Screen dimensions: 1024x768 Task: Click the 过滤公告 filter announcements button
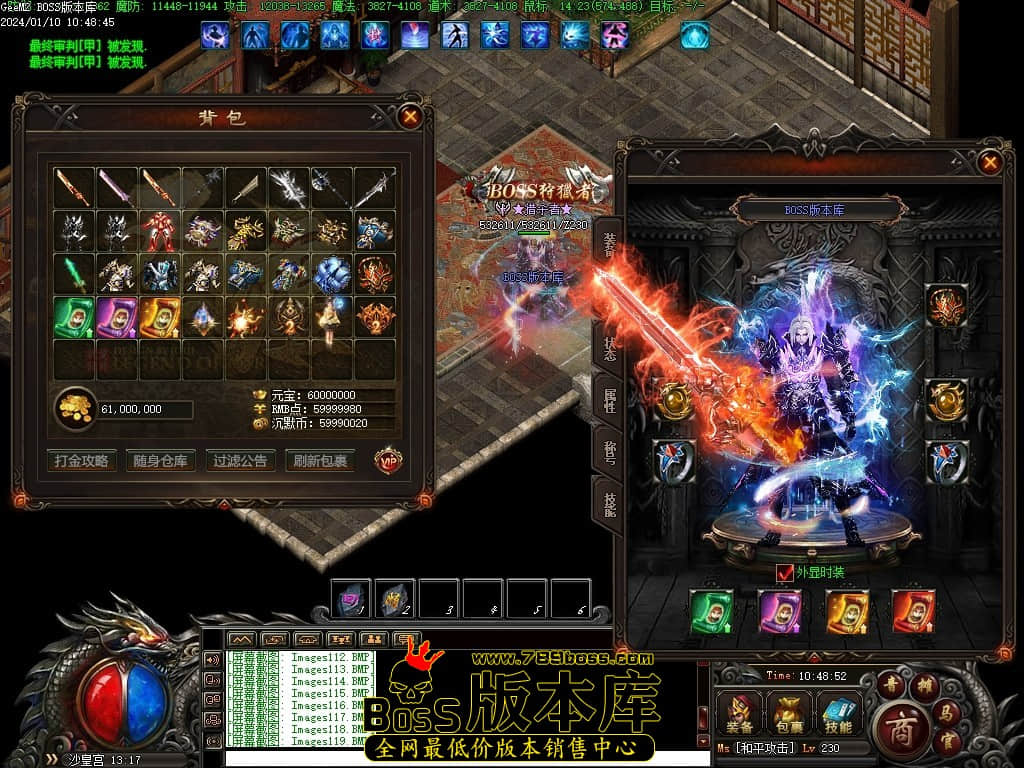(240, 461)
